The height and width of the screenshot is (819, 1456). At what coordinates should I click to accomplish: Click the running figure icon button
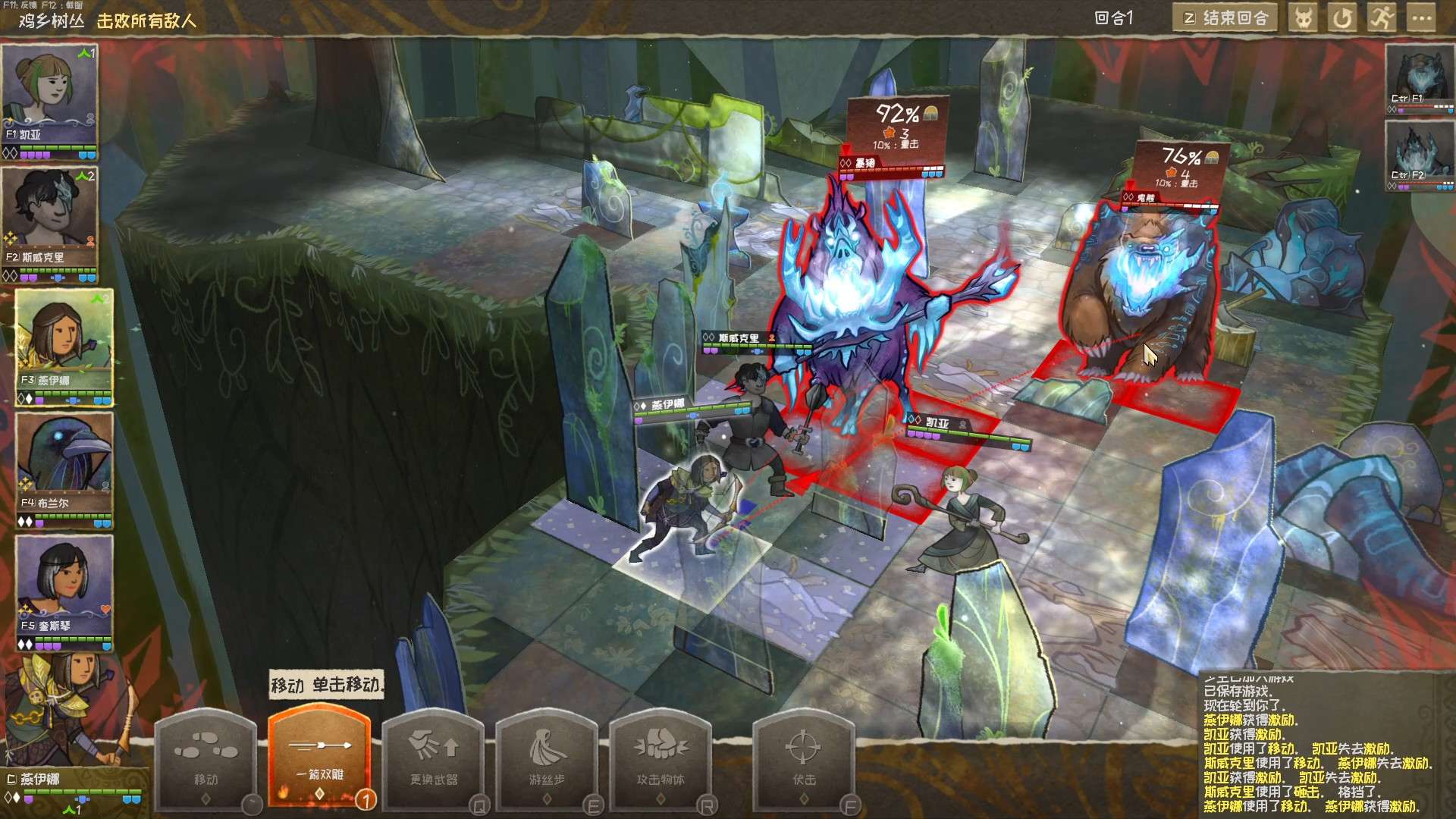[x=1382, y=18]
